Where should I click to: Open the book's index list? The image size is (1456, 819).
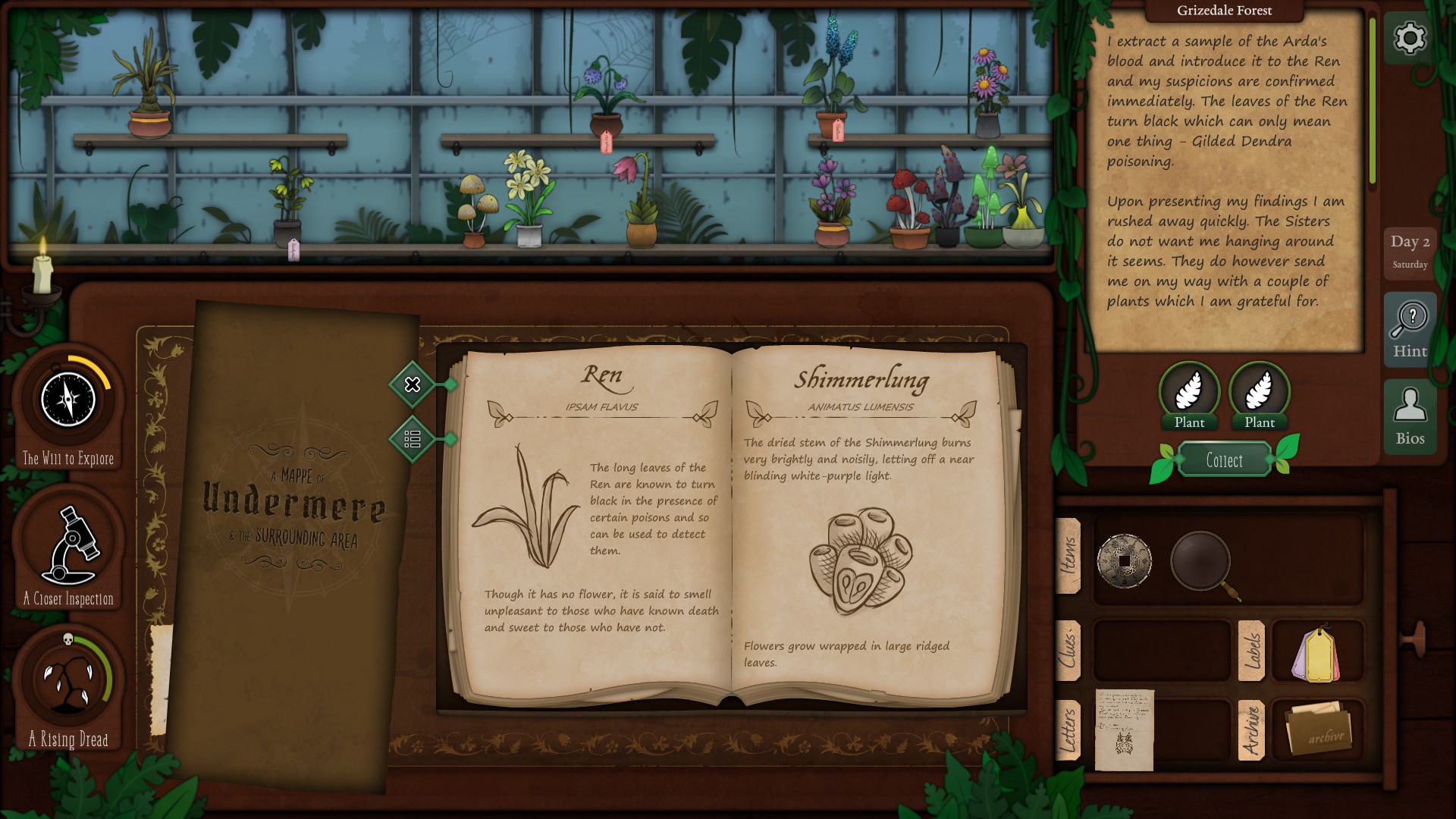pos(413,439)
